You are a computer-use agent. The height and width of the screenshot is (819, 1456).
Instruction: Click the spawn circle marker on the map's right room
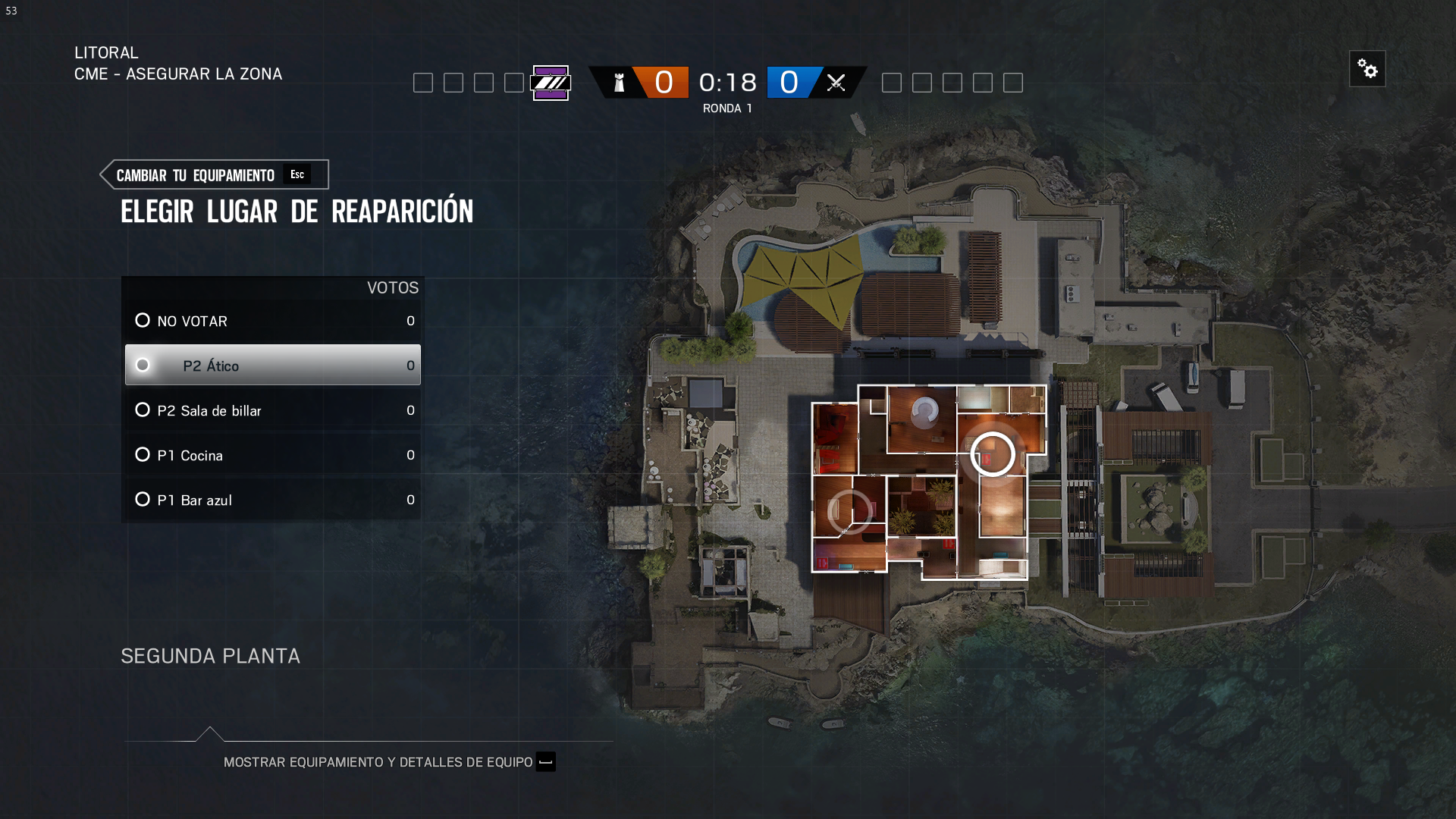994,453
